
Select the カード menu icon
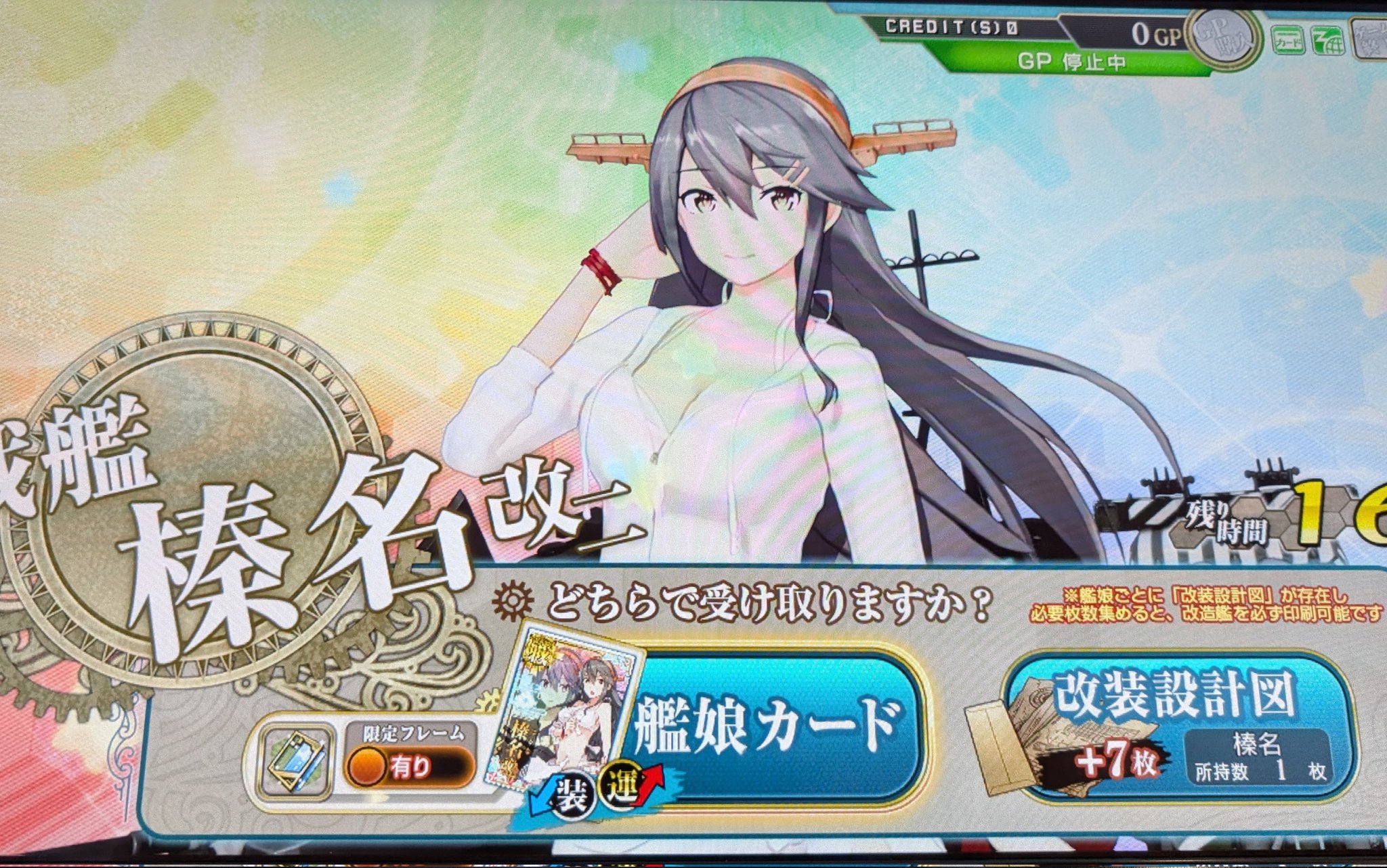1287,41
